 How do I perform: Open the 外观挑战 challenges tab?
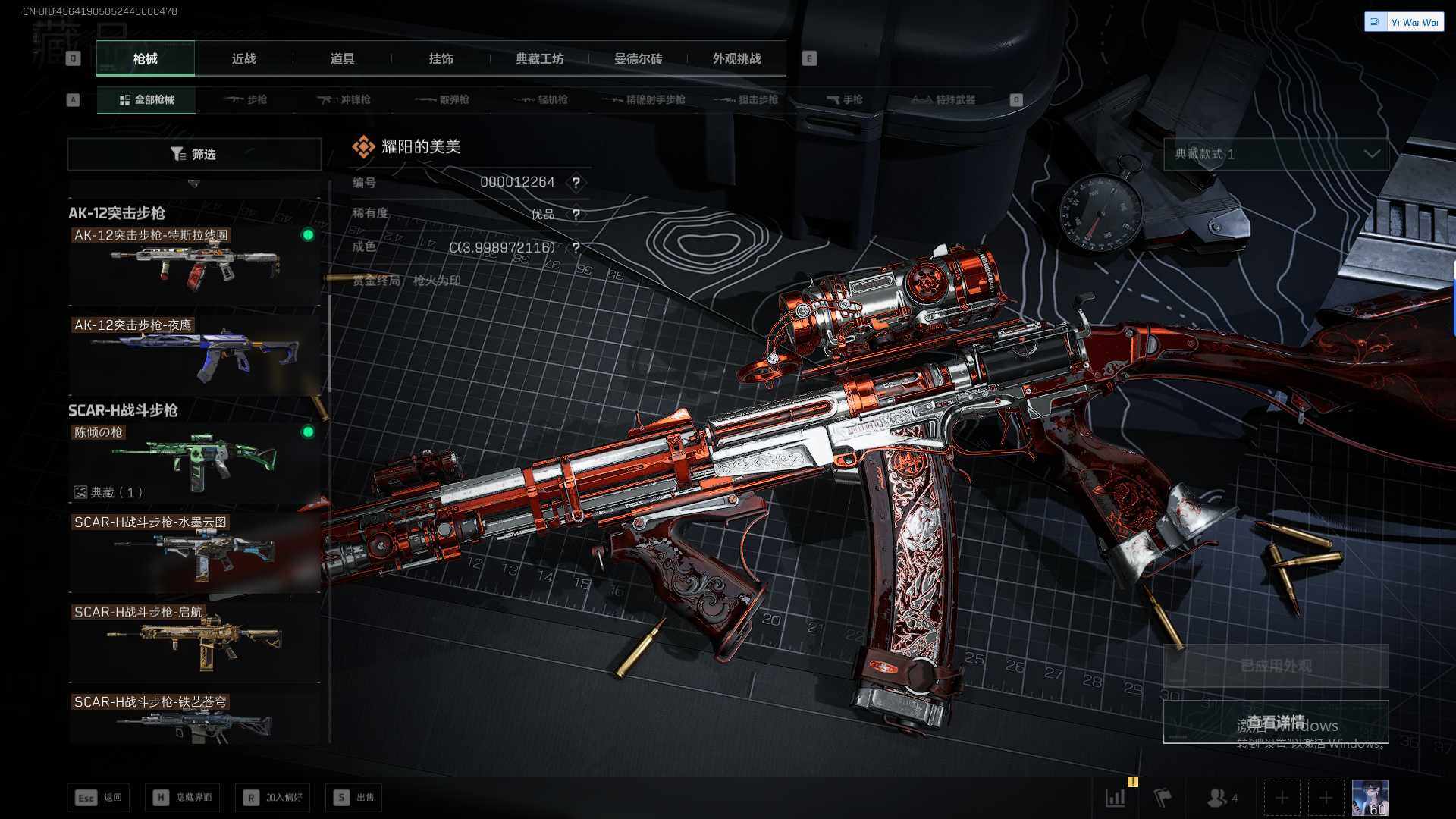(736, 58)
